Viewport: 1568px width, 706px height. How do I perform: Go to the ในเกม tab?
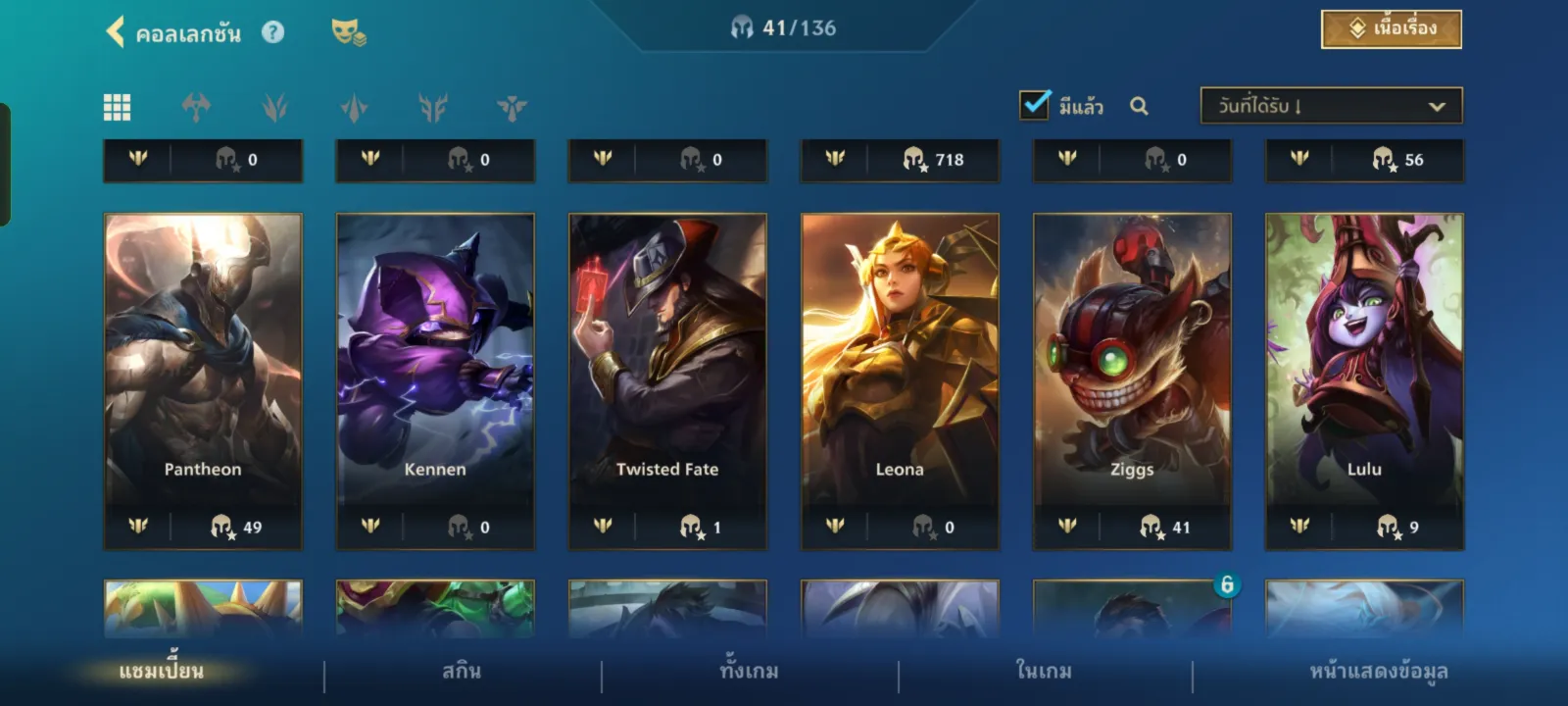pos(1044,672)
